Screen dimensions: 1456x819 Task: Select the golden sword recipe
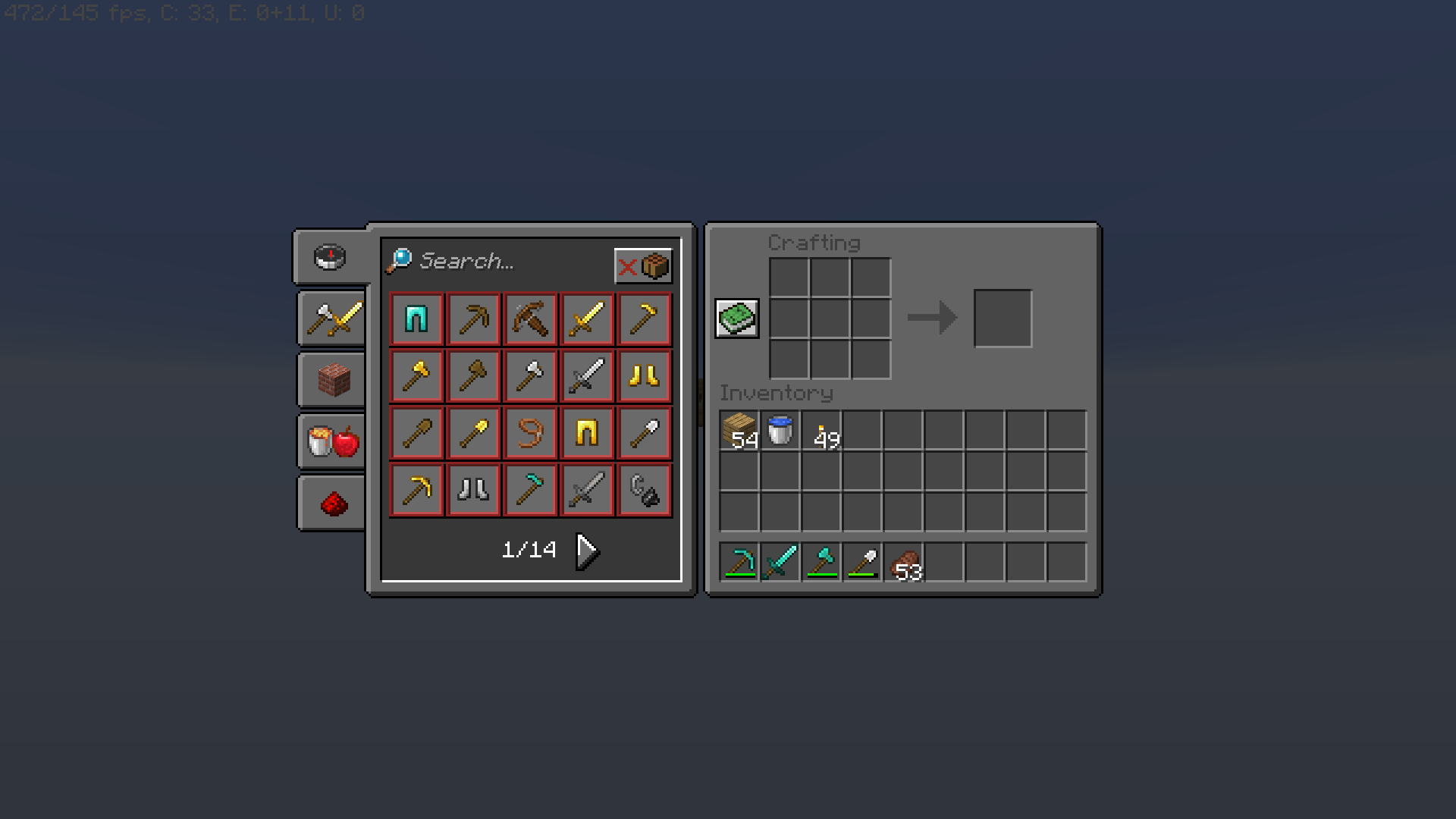click(x=587, y=318)
